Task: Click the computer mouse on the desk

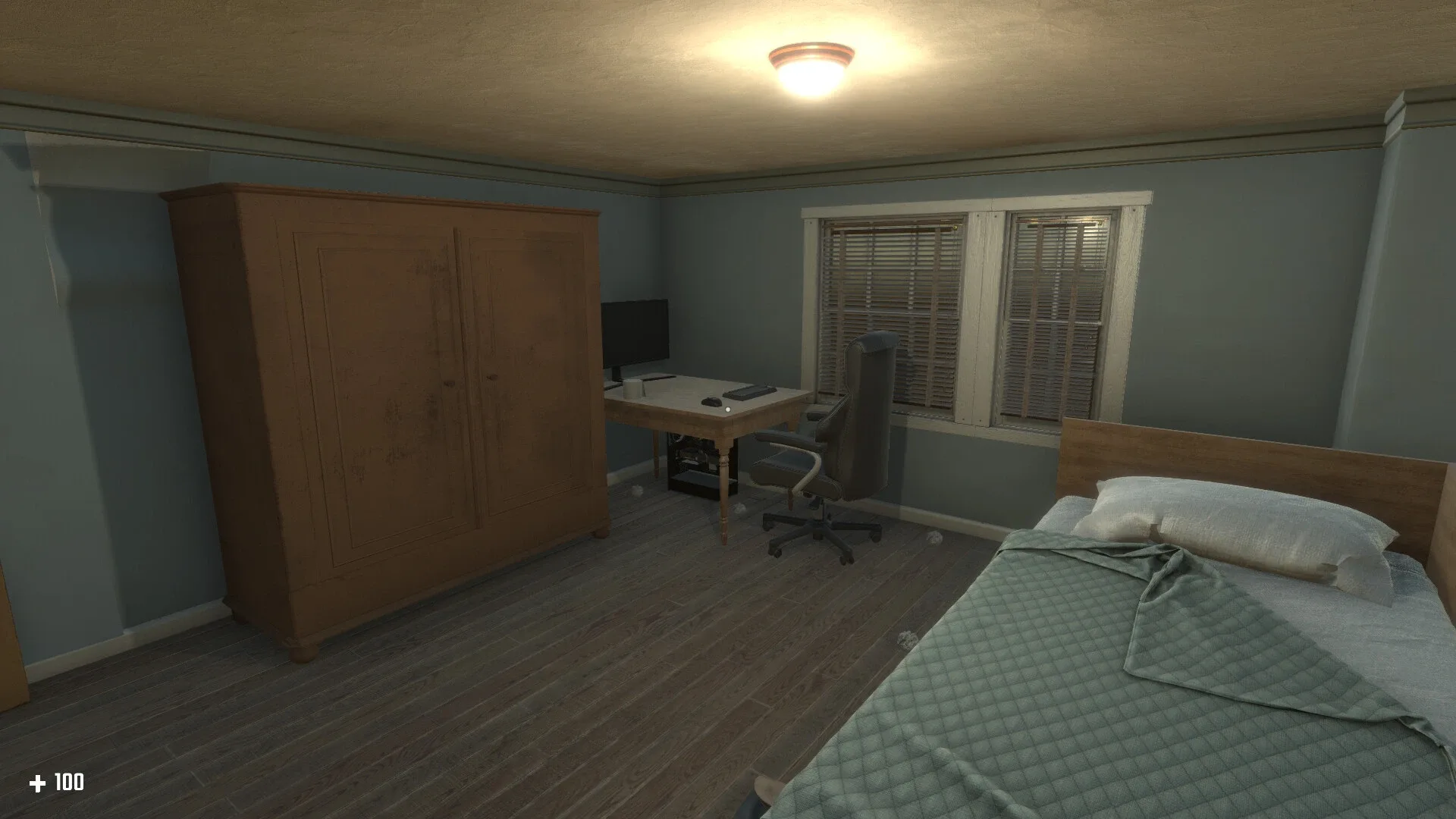Action: (x=711, y=401)
